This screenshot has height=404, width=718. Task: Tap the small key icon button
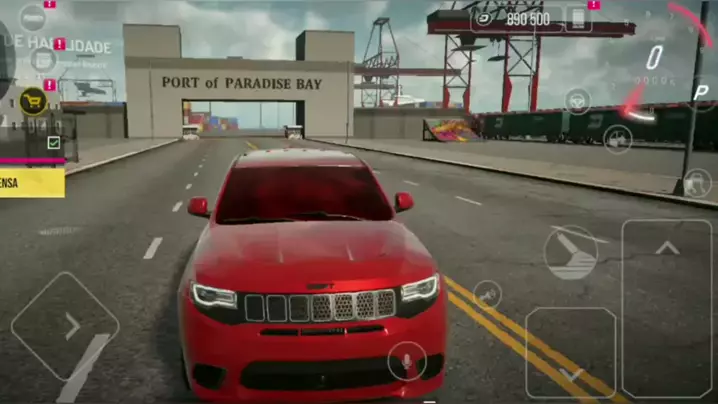[x=488, y=293]
